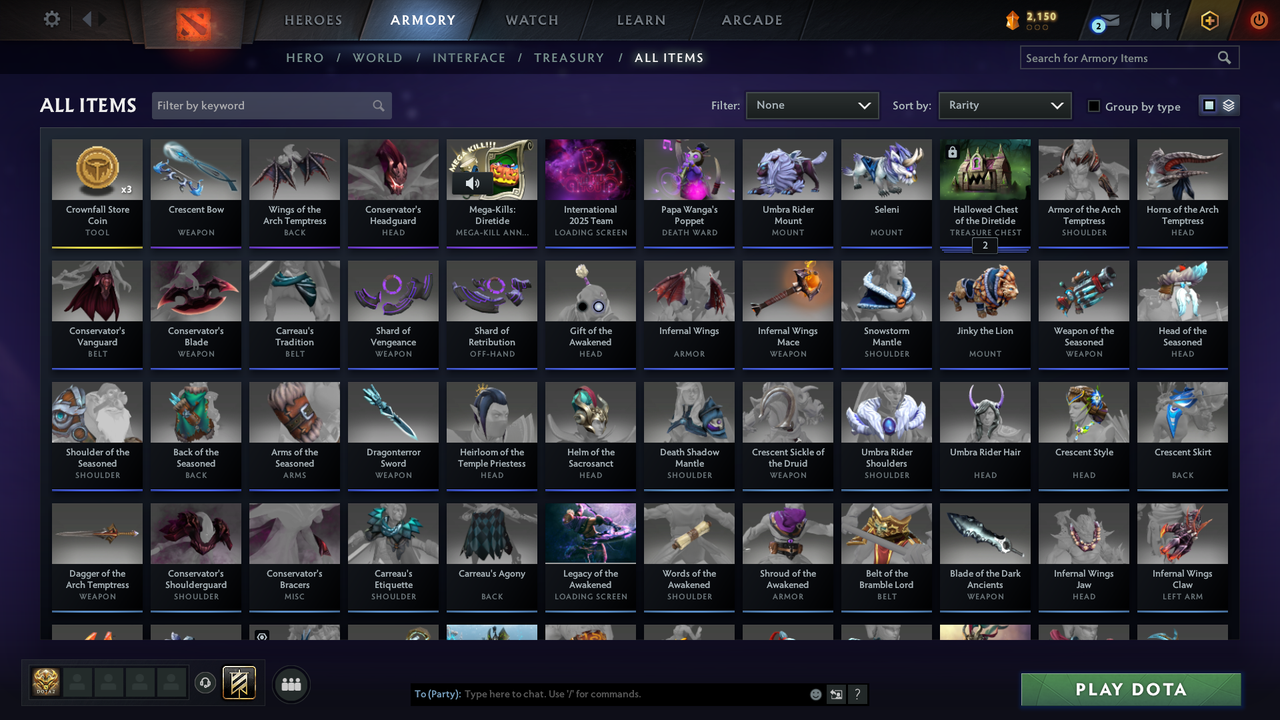
Task: Open the HEROES menu
Action: pyautogui.click(x=312, y=19)
